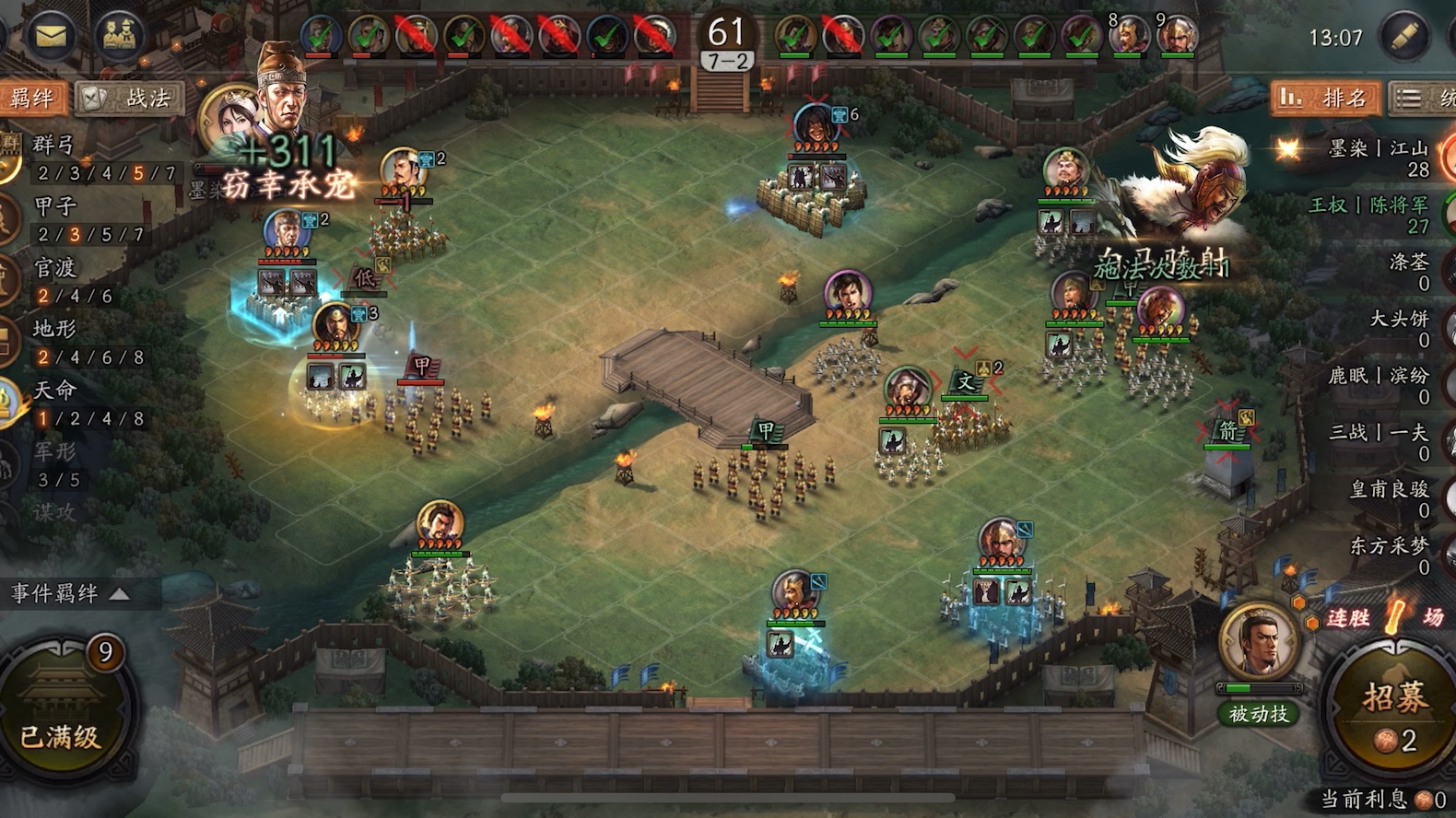Choose ranking row 王权丨陈将军
This screenshot has height=818, width=1456.
(1368, 215)
